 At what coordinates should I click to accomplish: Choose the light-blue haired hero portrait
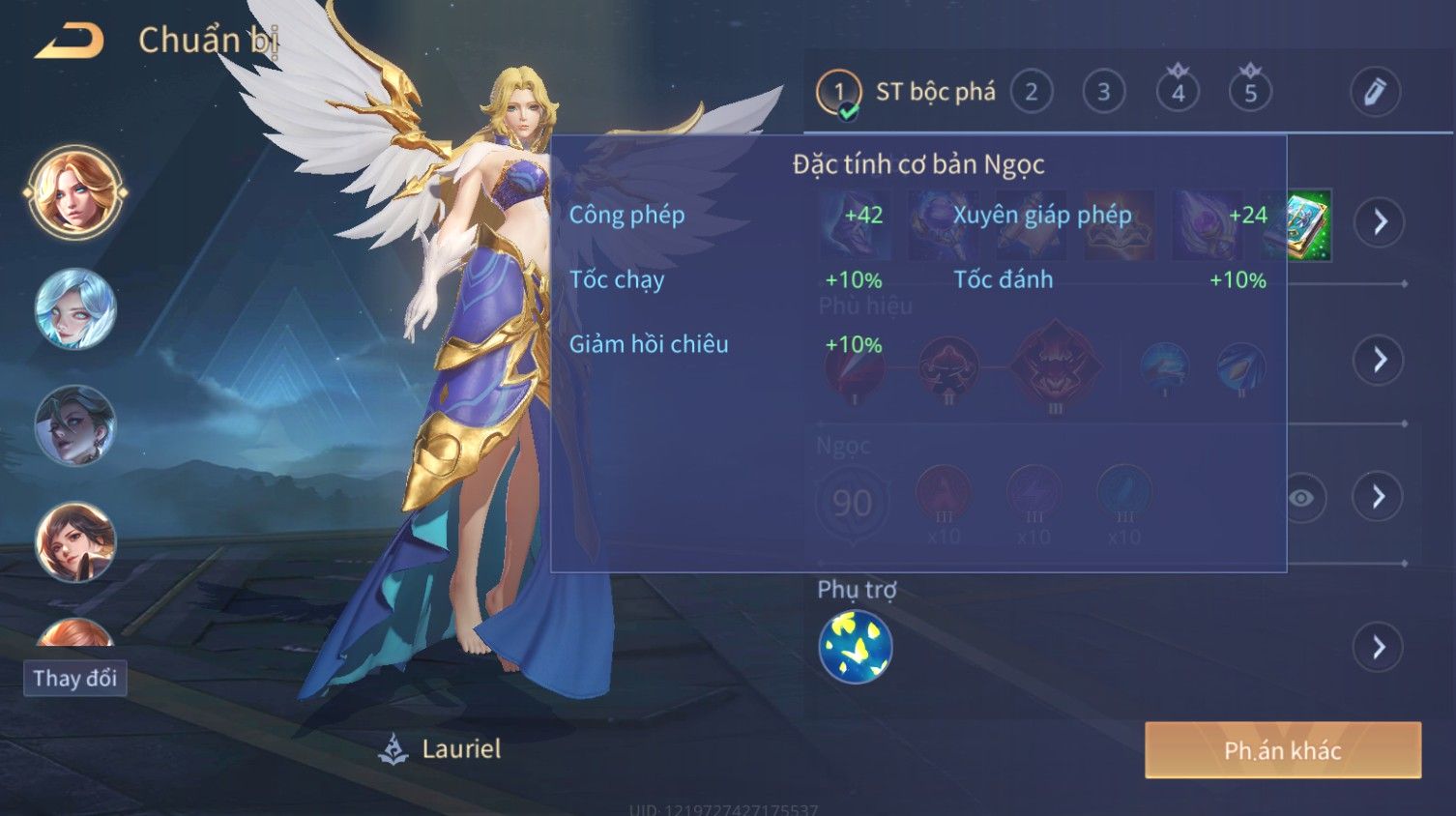75,309
